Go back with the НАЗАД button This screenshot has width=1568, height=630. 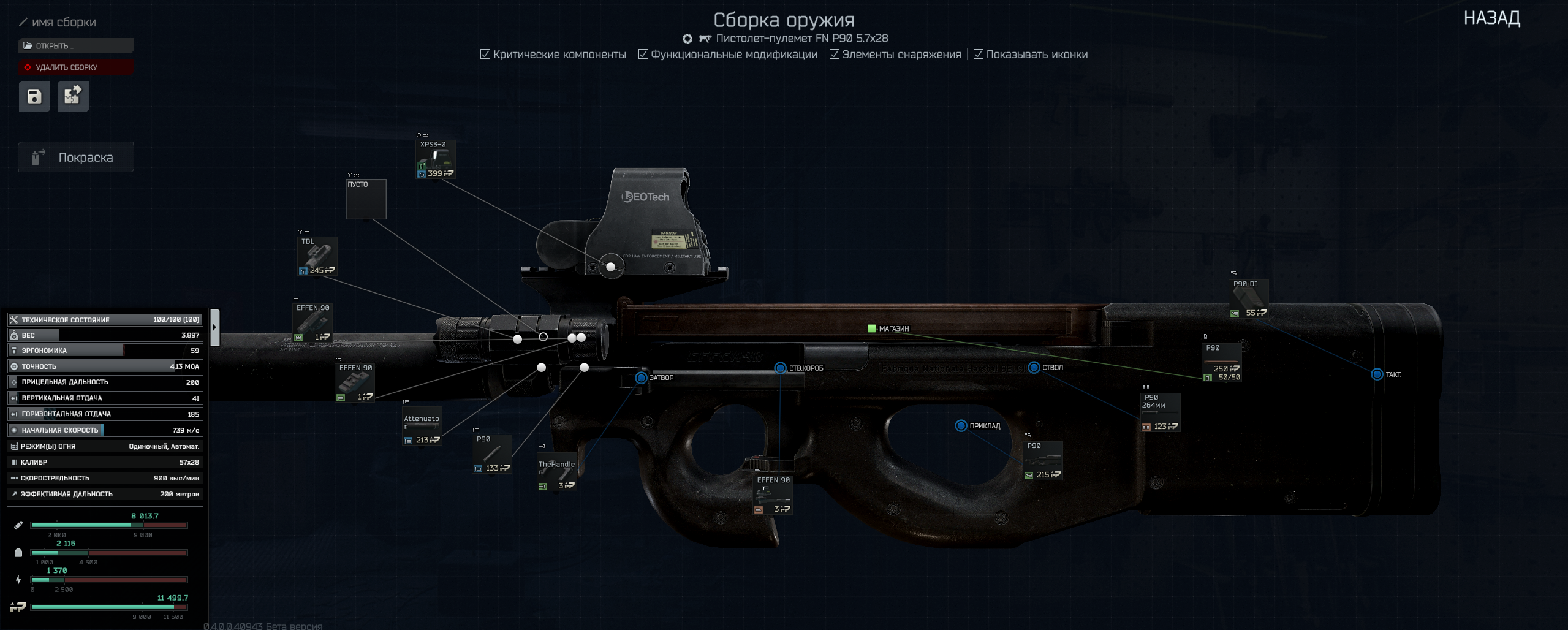[x=1491, y=18]
